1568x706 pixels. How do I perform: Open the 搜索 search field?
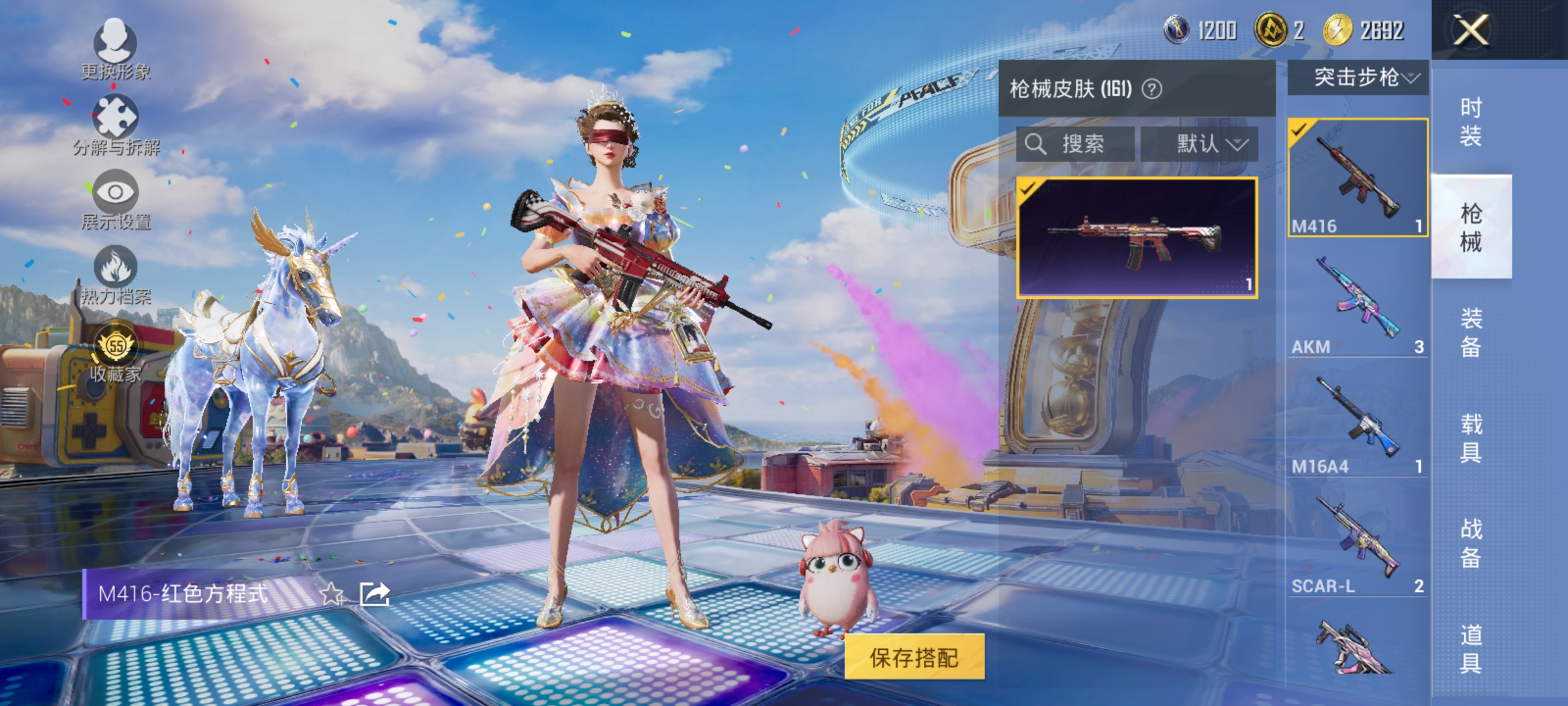1075,144
